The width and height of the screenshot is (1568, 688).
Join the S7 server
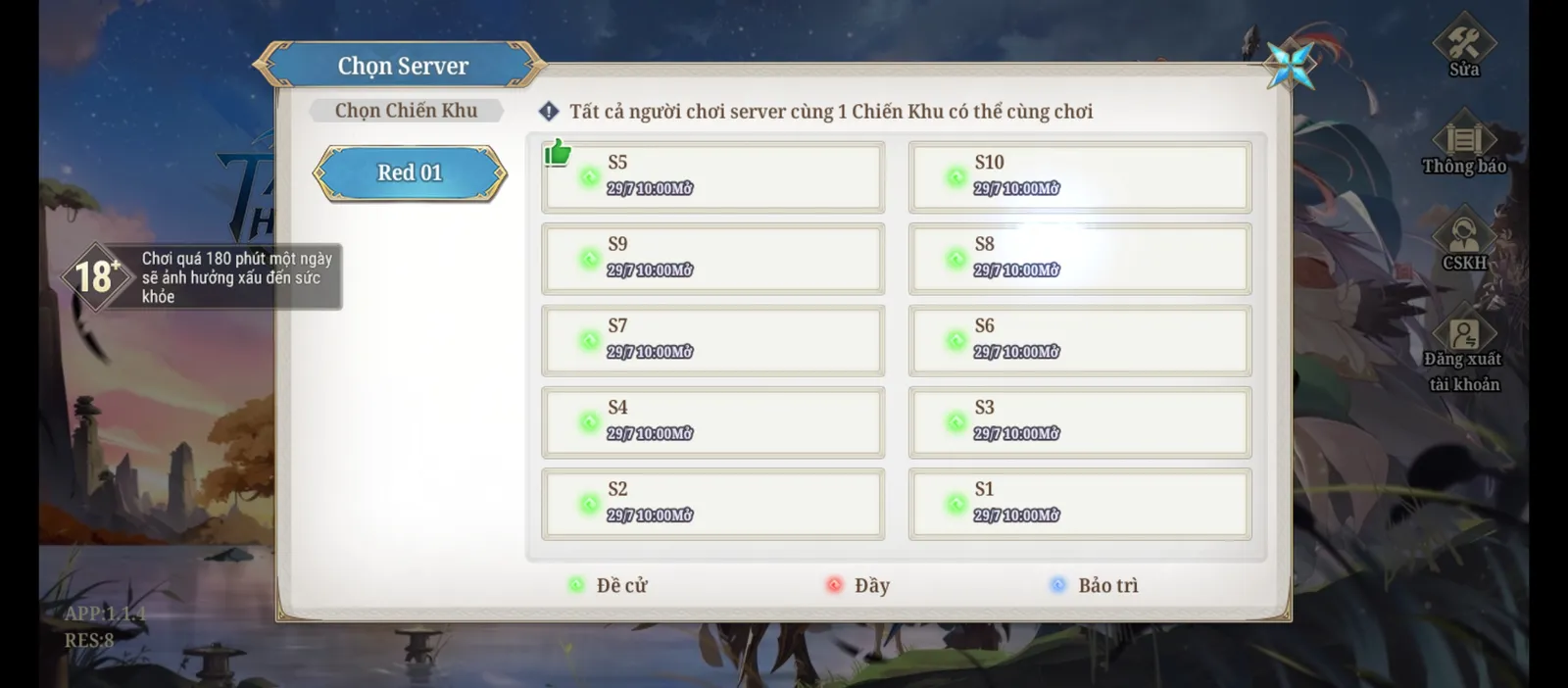pos(712,340)
